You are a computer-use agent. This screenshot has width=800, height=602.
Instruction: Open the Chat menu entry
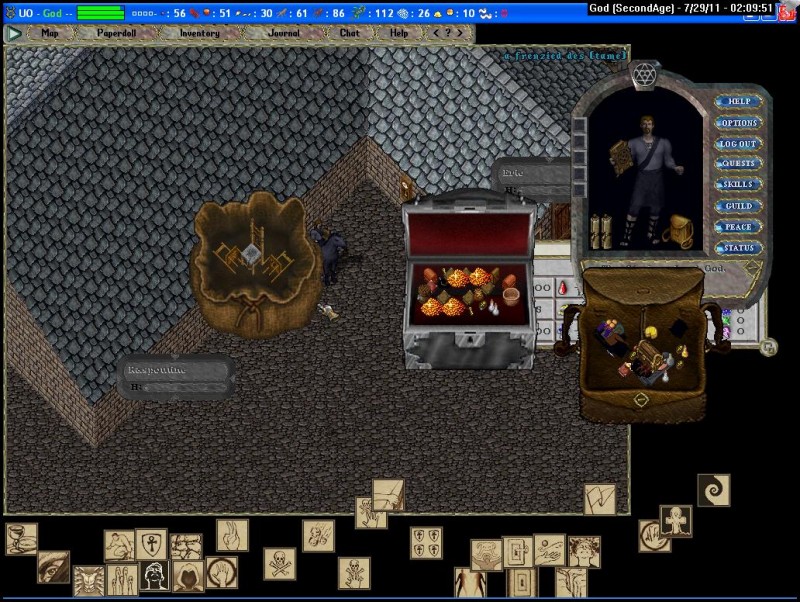point(349,33)
